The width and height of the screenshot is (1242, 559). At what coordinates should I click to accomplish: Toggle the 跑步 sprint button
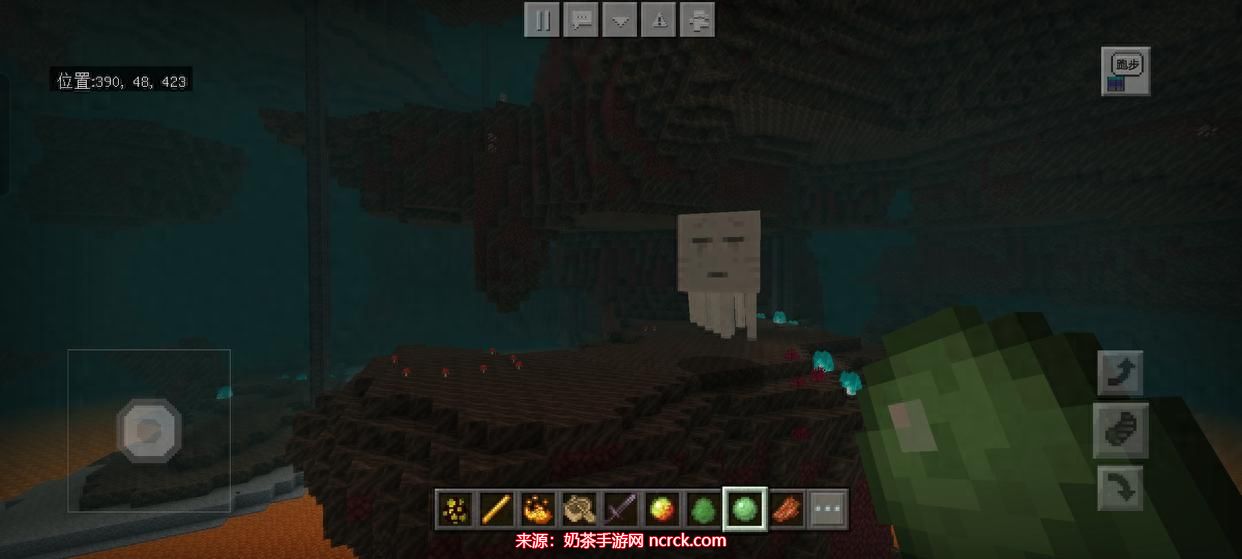pyautogui.click(x=1126, y=71)
